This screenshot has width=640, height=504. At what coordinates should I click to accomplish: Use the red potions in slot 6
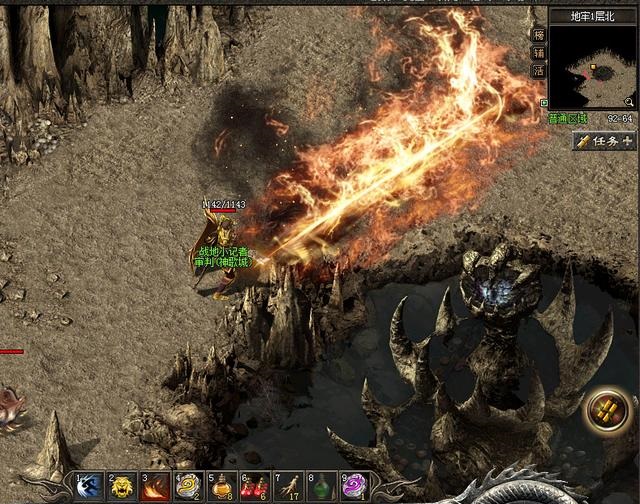pyautogui.click(x=254, y=487)
